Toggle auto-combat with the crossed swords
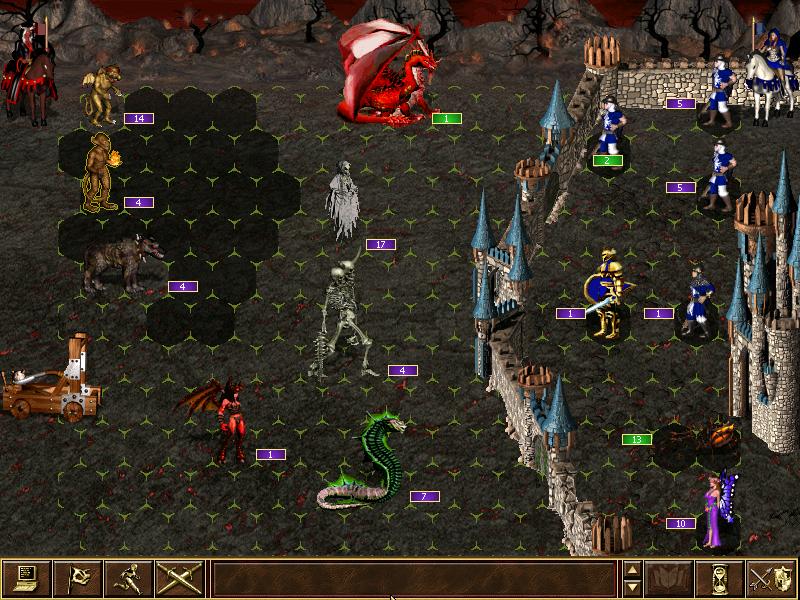800x600 pixels. [180, 577]
